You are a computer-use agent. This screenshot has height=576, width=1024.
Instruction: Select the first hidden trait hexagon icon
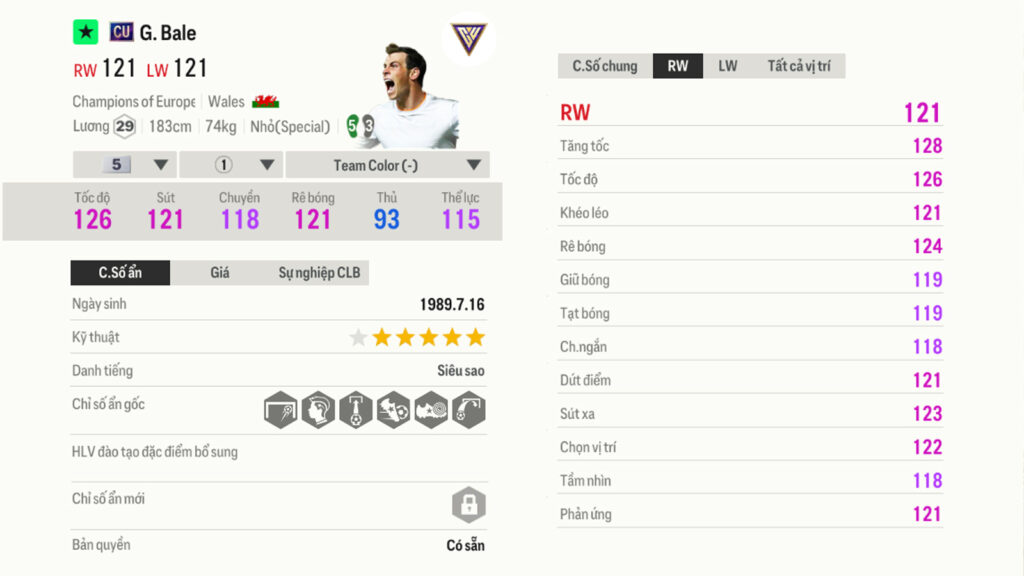click(281, 410)
